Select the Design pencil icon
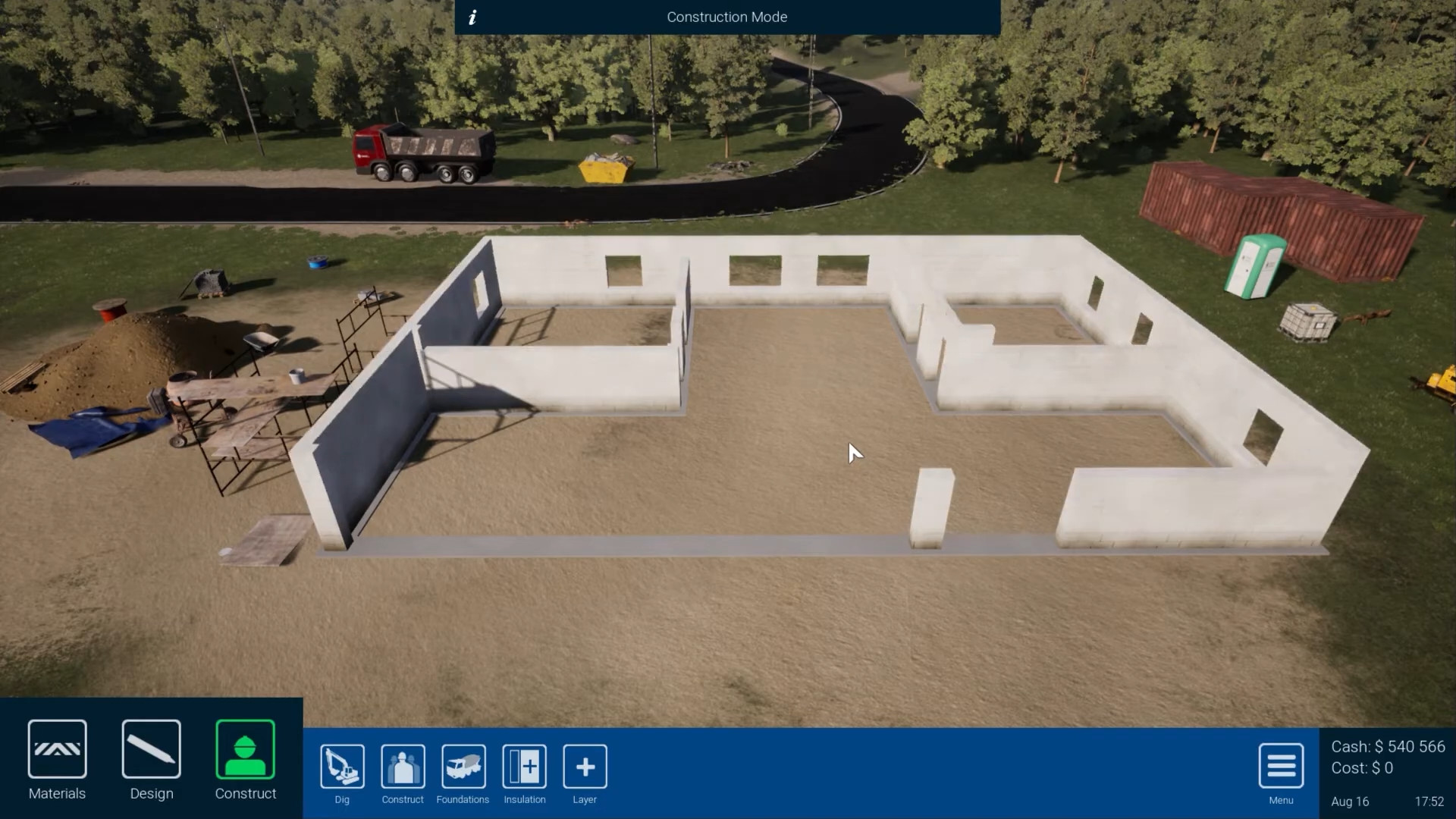Viewport: 1456px width, 819px height. 151,751
